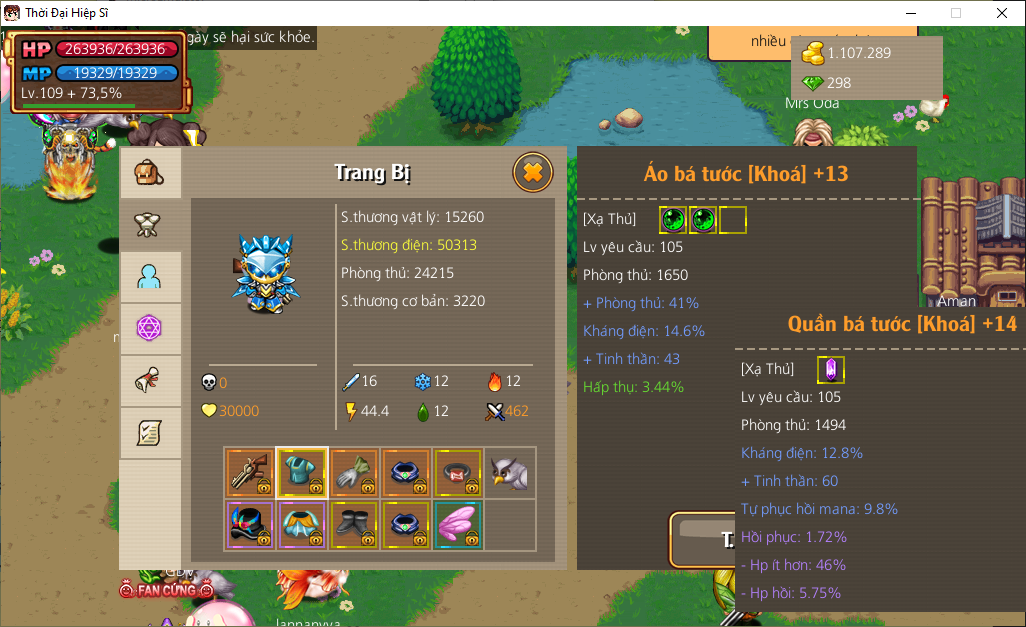Viewport: 1026px width, 627px height.
Task: Choose the gloves equipment slot
Action: 354,472
